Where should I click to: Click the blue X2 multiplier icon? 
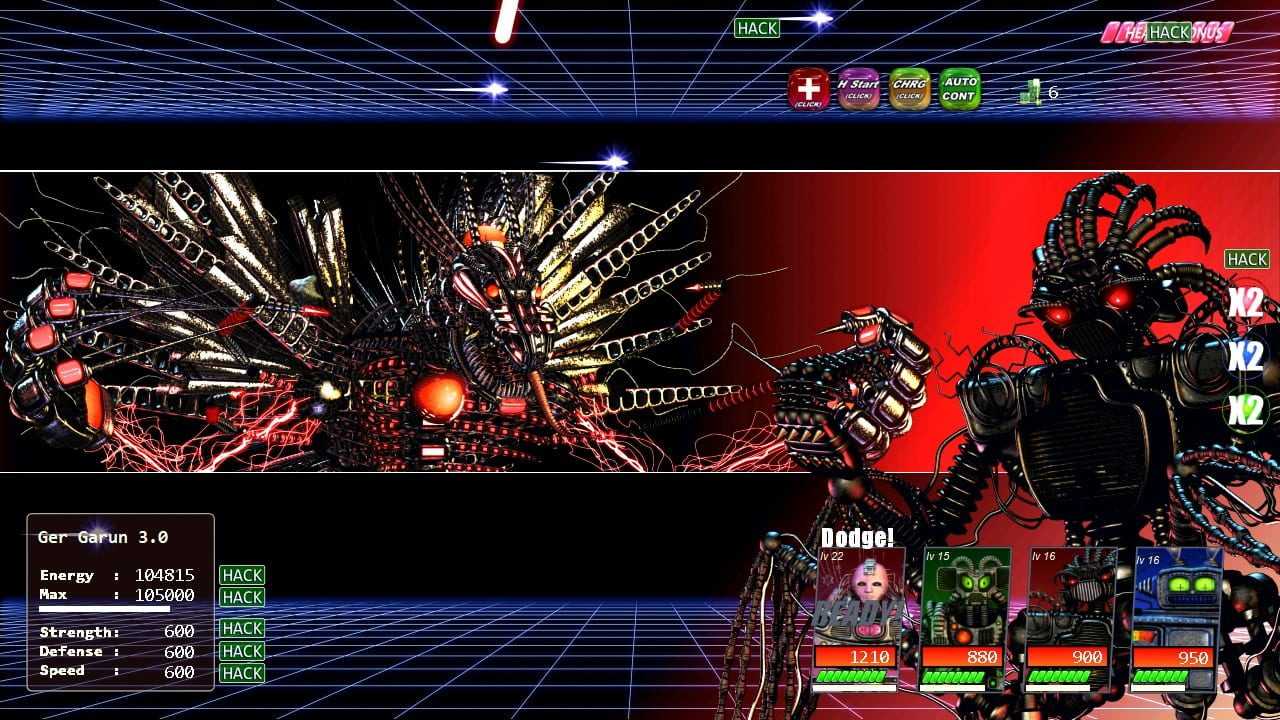click(x=1245, y=355)
